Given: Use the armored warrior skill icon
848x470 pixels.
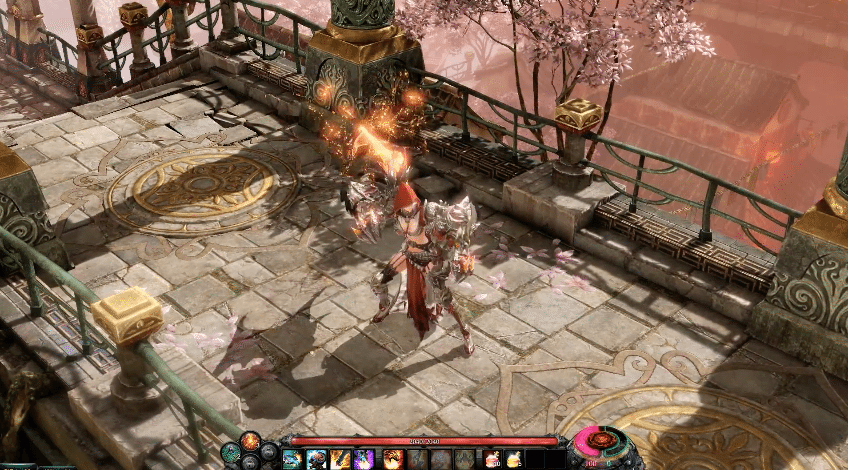Looking at the screenshot, I should 316,458.
